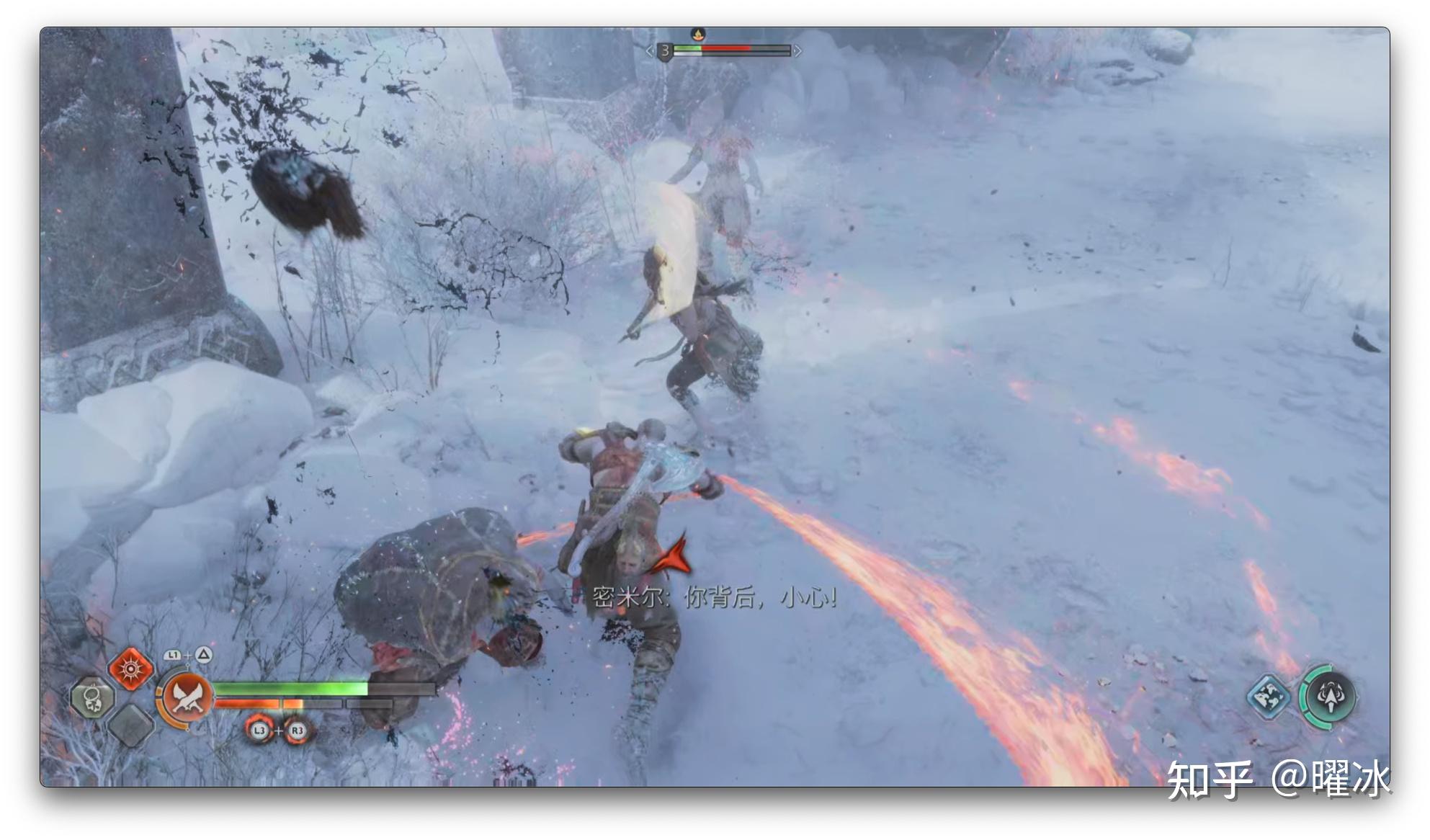
Task: Activate the red sunburst runic attack
Action: coord(130,669)
